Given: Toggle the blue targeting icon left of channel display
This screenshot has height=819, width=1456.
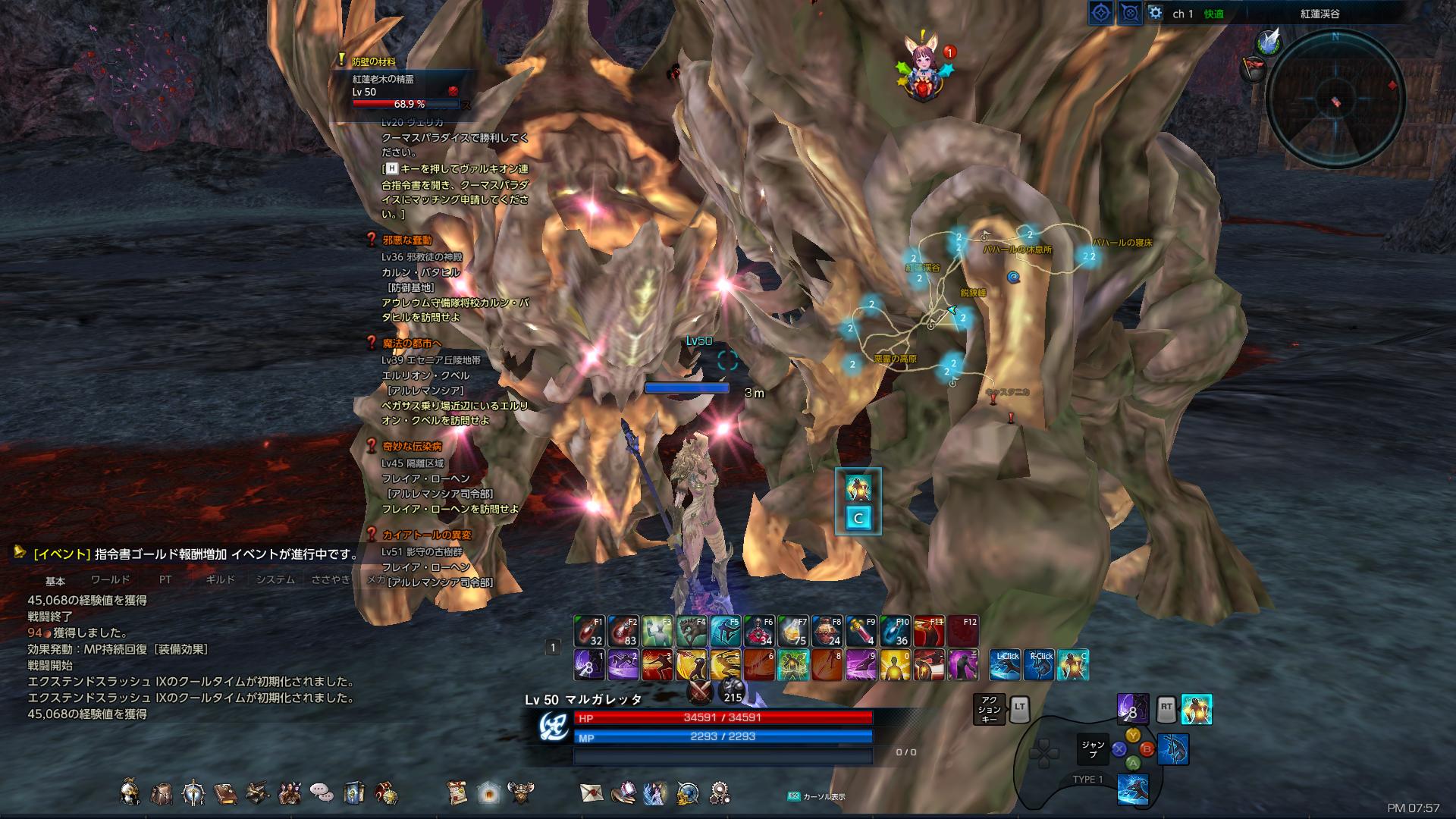Looking at the screenshot, I should click(1101, 12).
